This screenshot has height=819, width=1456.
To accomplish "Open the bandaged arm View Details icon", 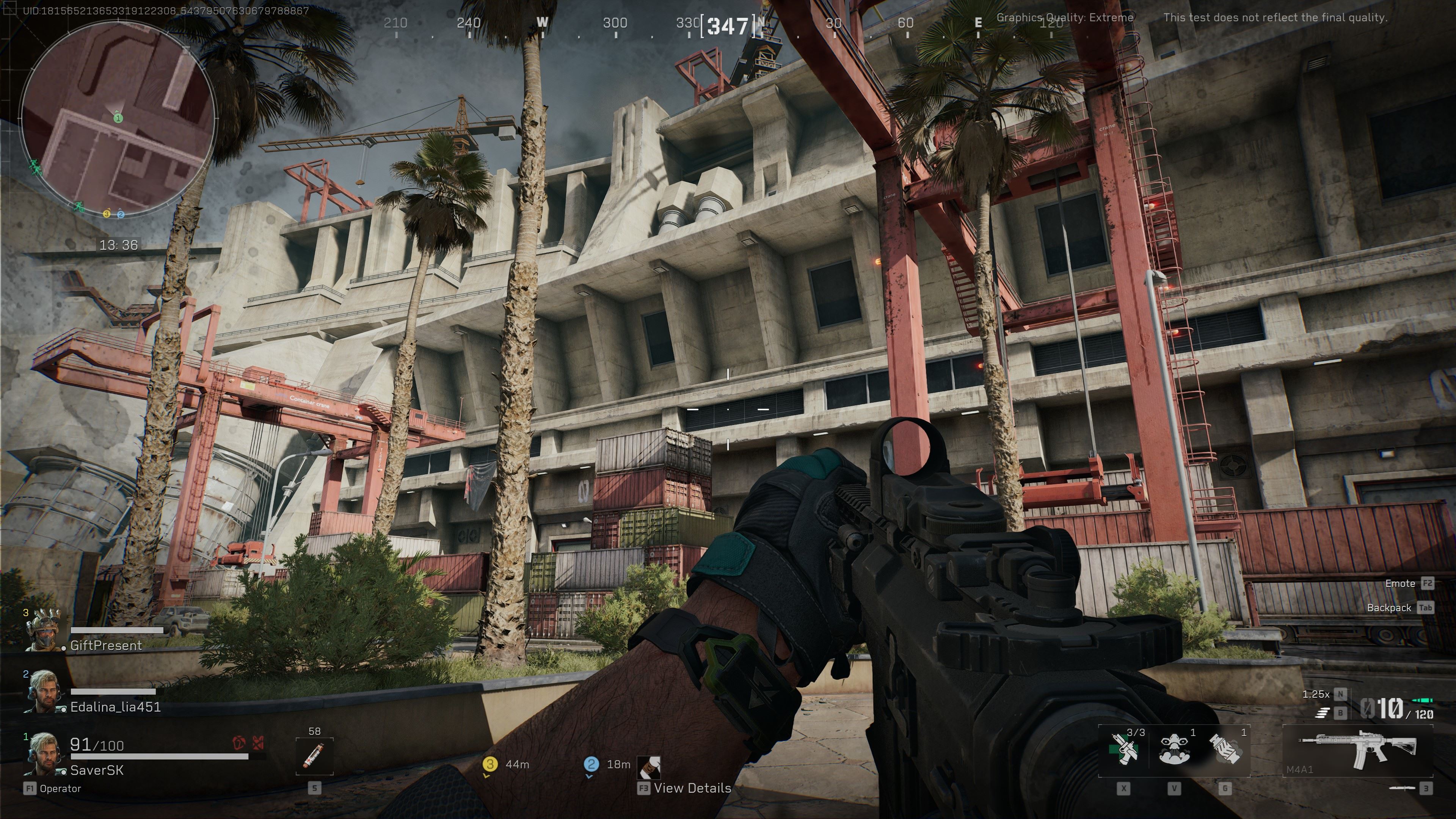I will pos(649,767).
